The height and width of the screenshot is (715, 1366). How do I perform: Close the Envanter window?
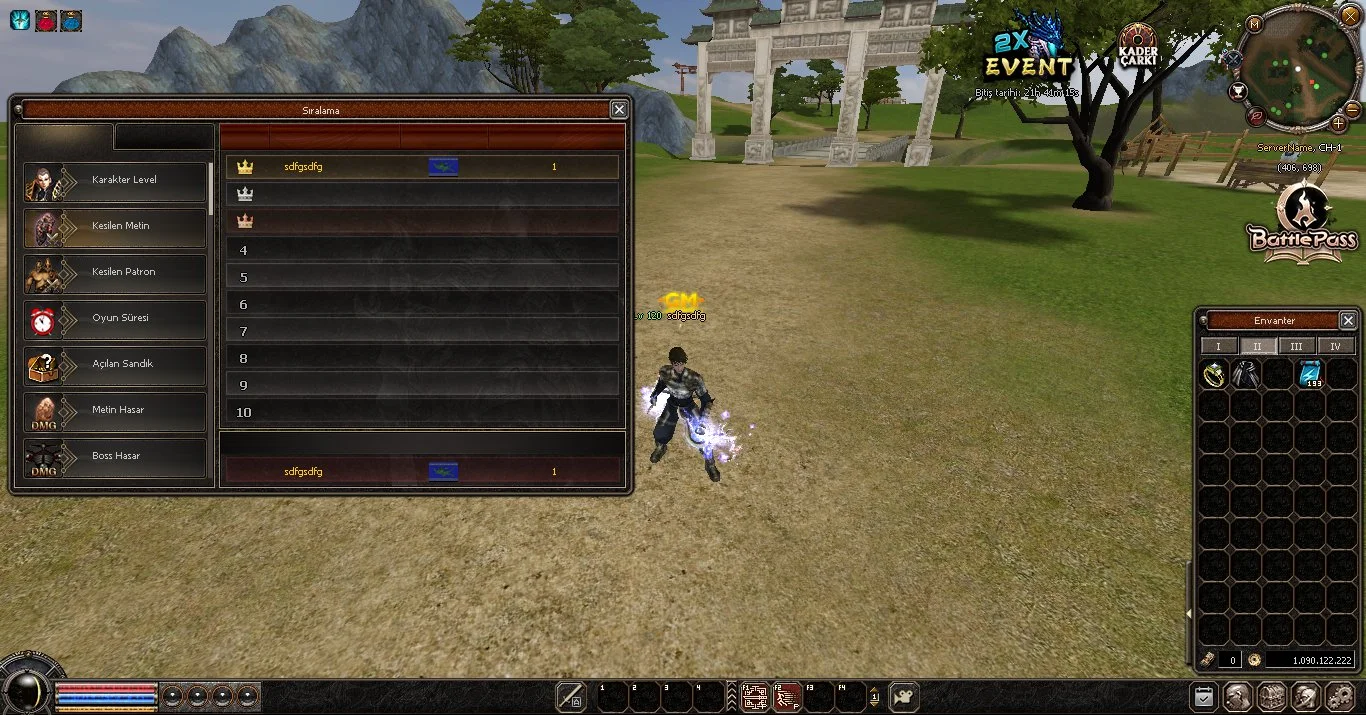pos(1348,321)
